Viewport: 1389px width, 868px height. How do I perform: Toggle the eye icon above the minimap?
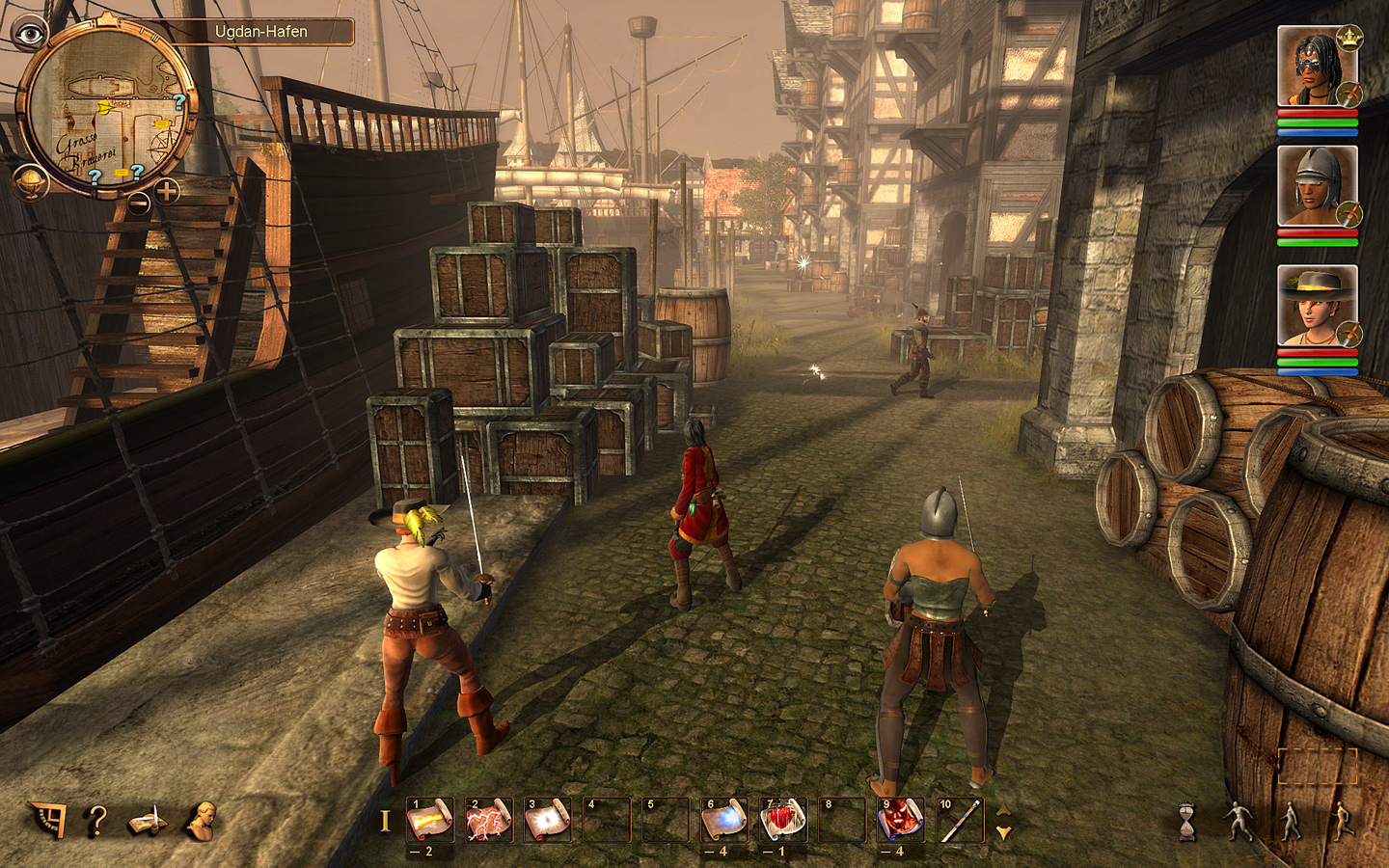[30, 34]
